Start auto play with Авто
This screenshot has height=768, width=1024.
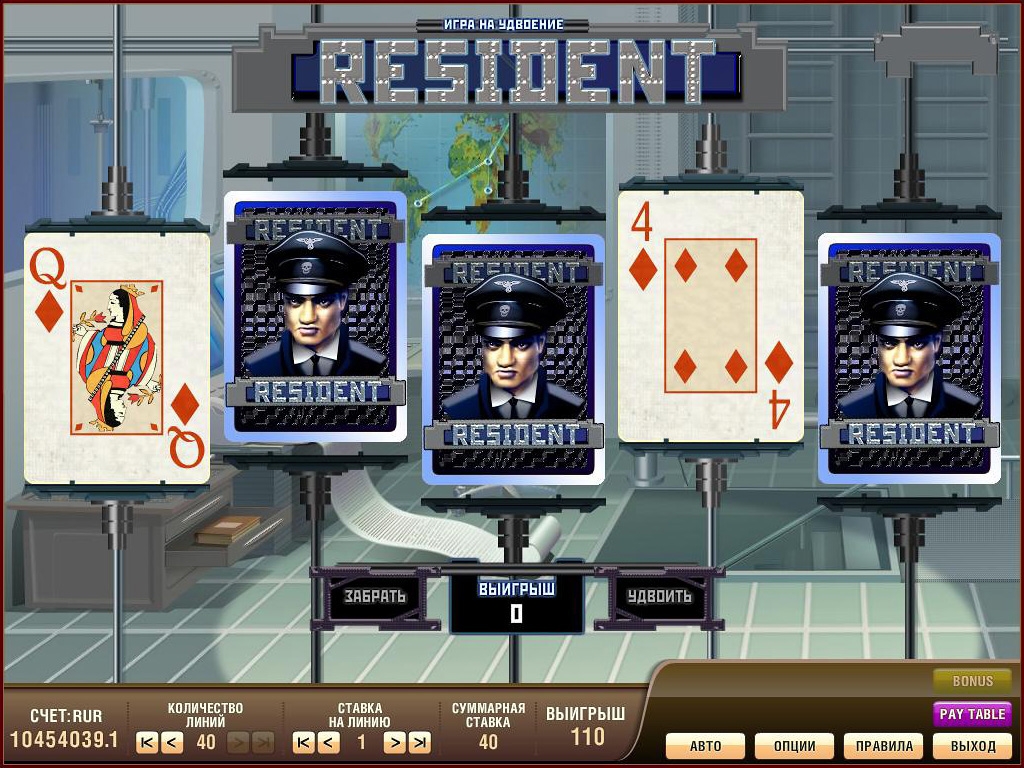point(705,746)
